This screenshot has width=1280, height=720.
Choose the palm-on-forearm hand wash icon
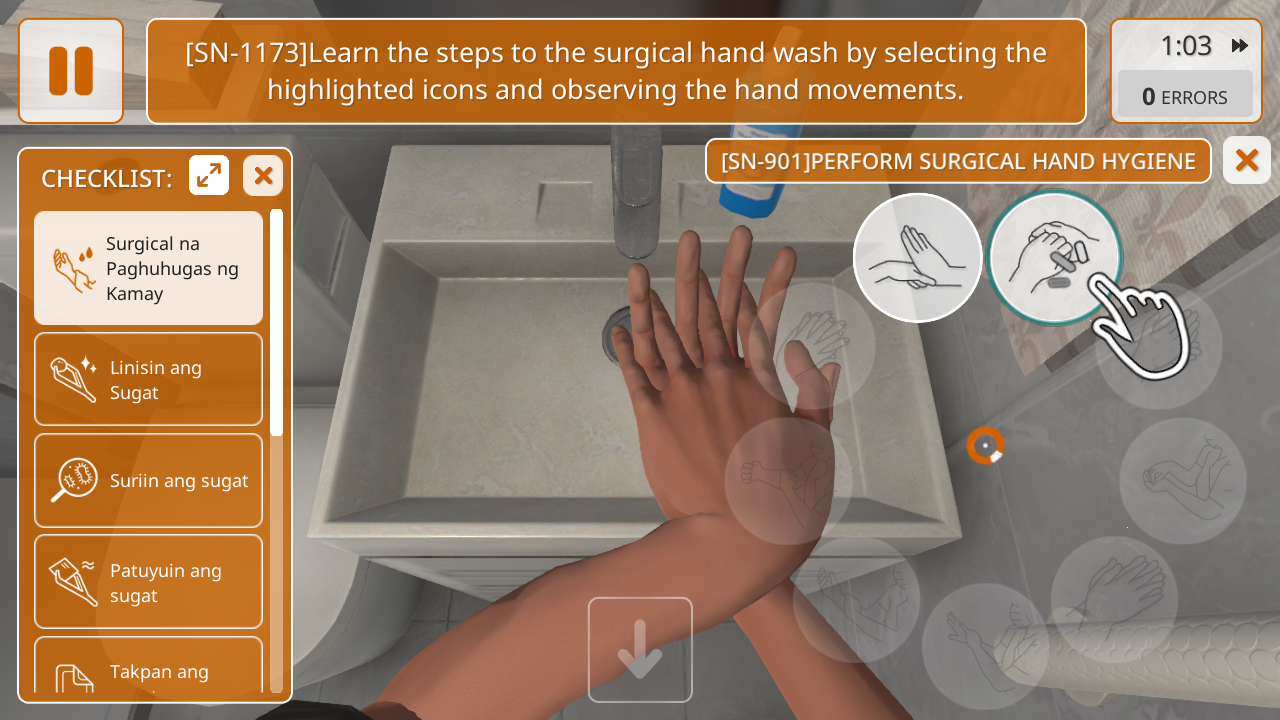tap(917, 258)
